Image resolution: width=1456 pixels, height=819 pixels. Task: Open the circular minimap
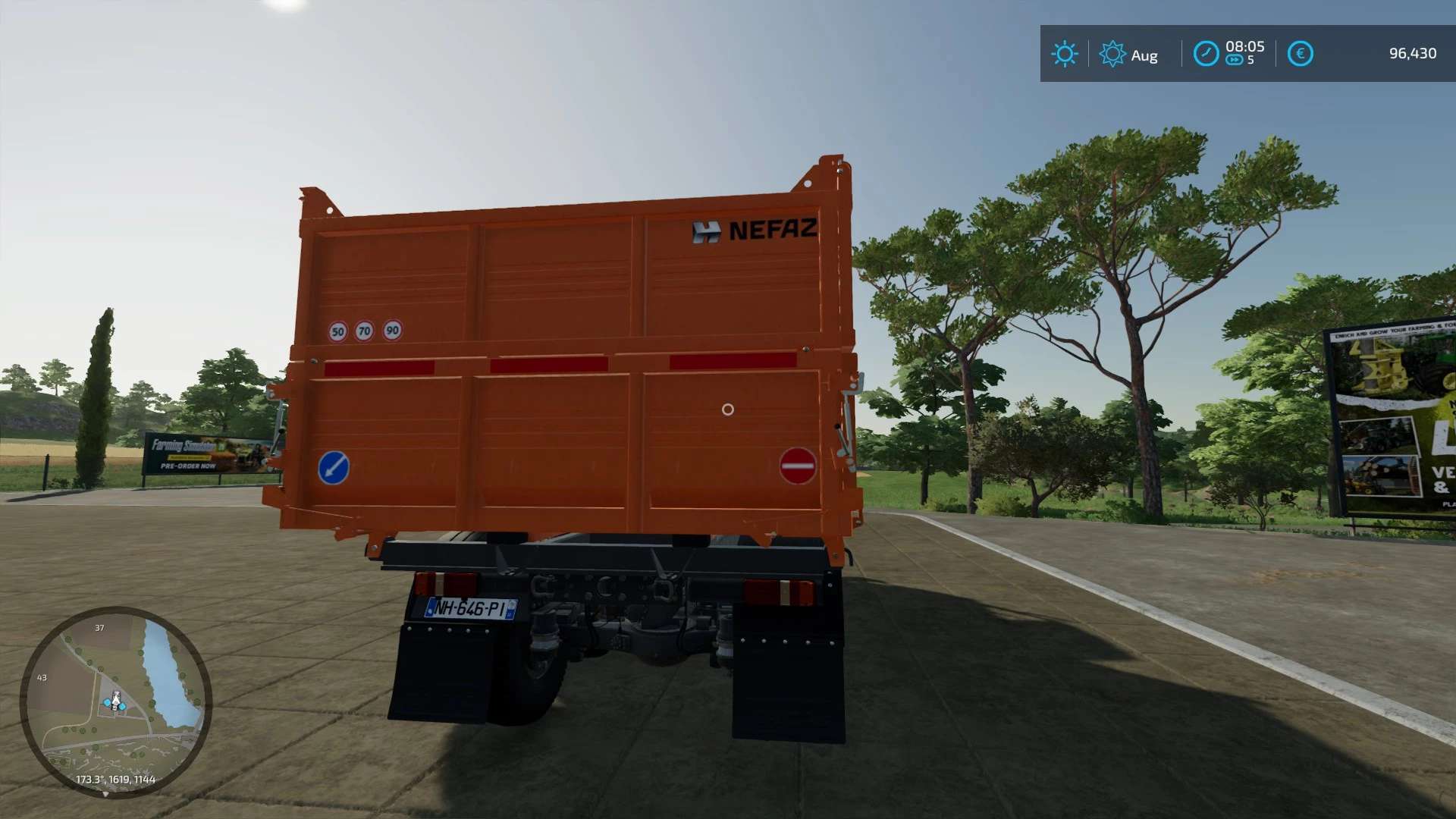pyautogui.click(x=115, y=701)
